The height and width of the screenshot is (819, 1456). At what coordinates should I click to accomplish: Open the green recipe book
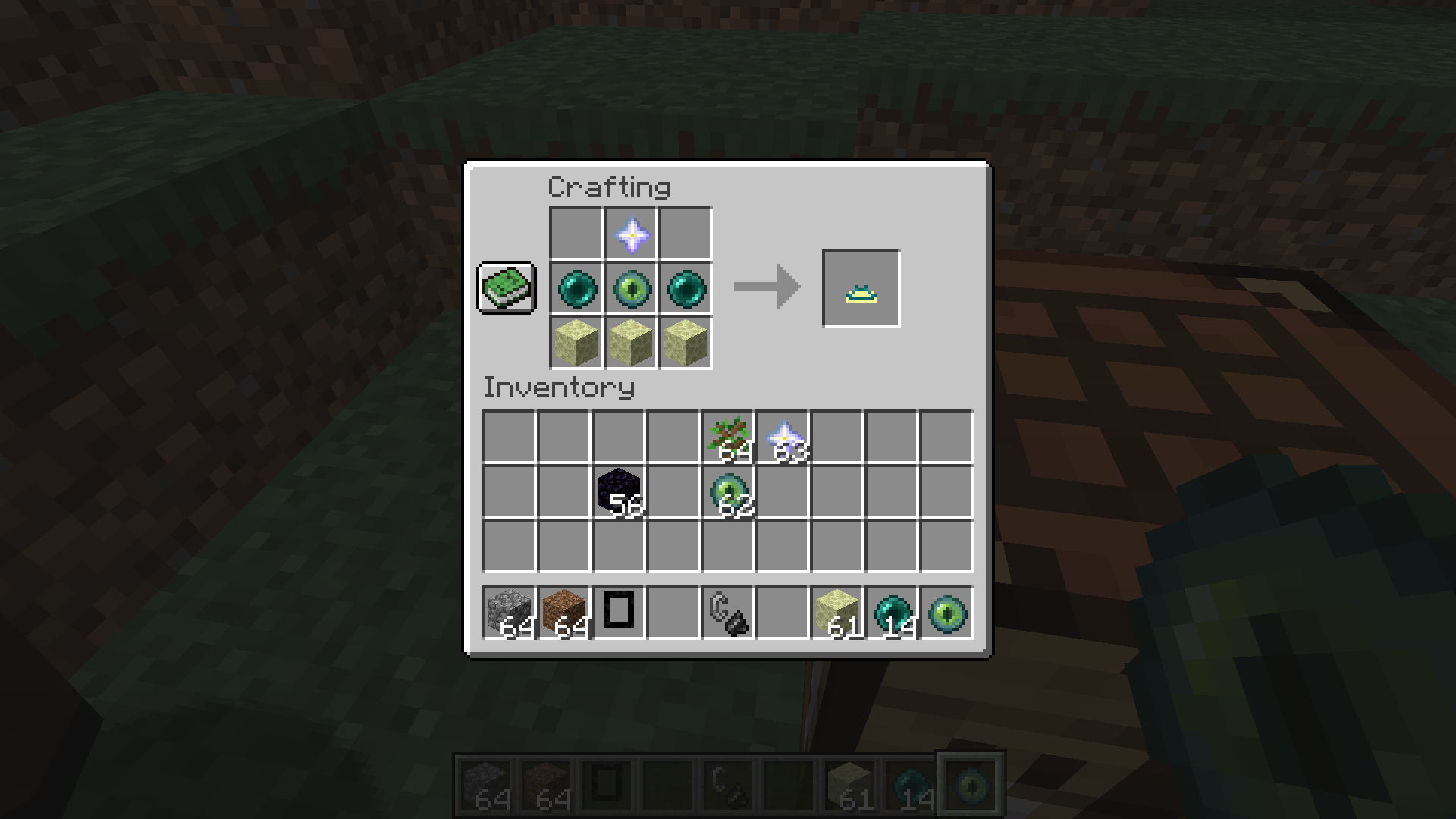506,289
